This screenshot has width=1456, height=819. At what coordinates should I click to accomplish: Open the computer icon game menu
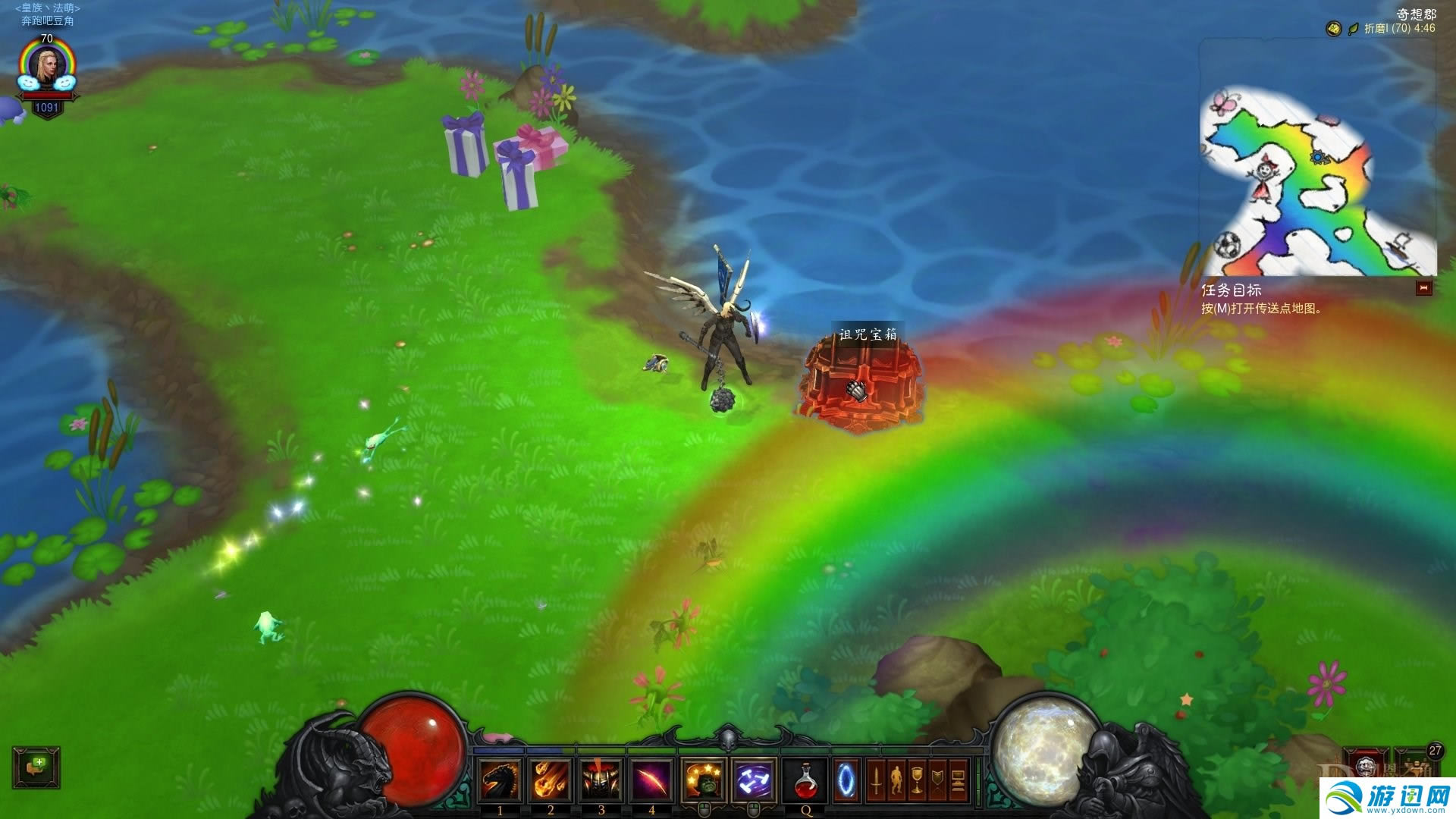pos(958,780)
